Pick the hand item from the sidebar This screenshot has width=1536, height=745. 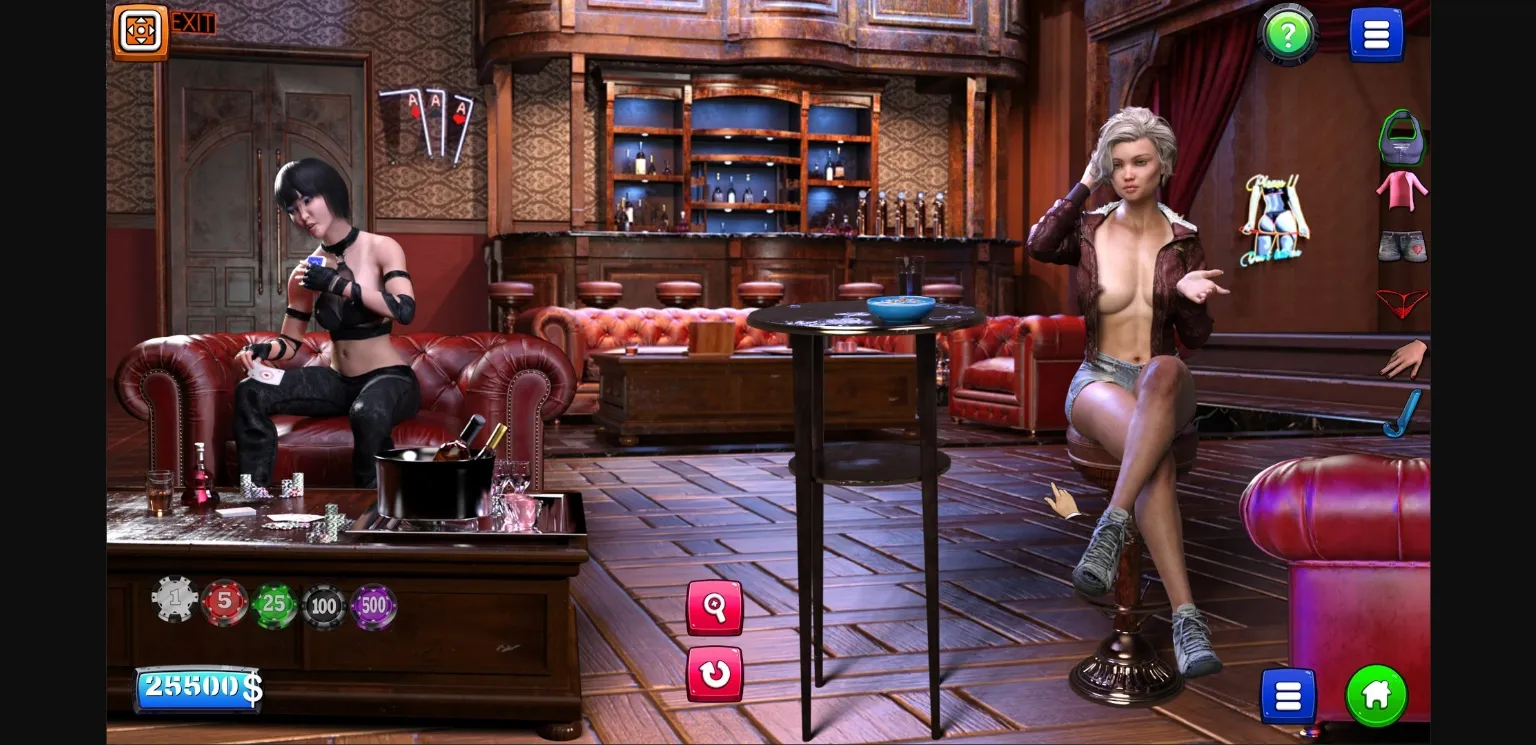1403,360
